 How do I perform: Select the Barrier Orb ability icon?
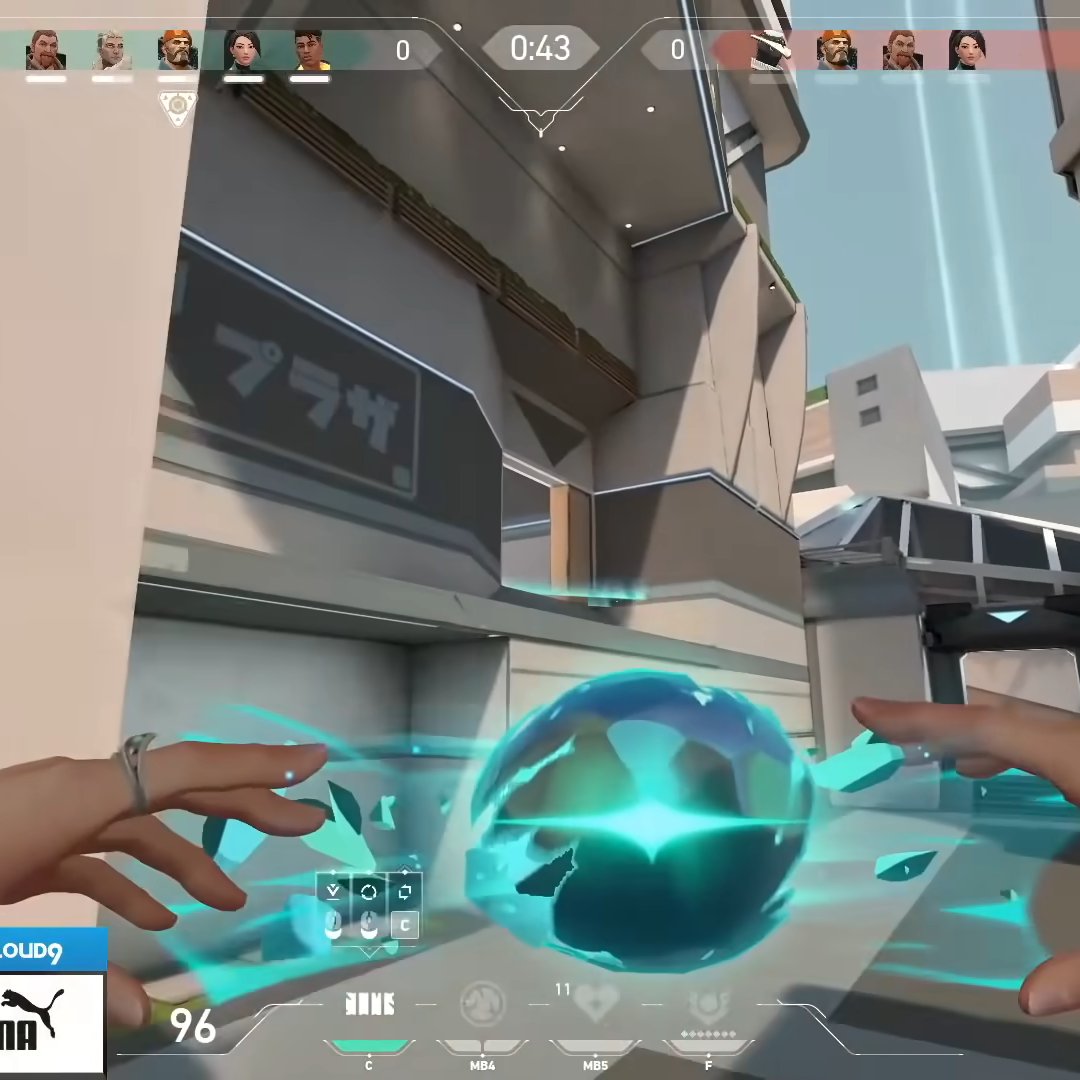pos(369,1003)
